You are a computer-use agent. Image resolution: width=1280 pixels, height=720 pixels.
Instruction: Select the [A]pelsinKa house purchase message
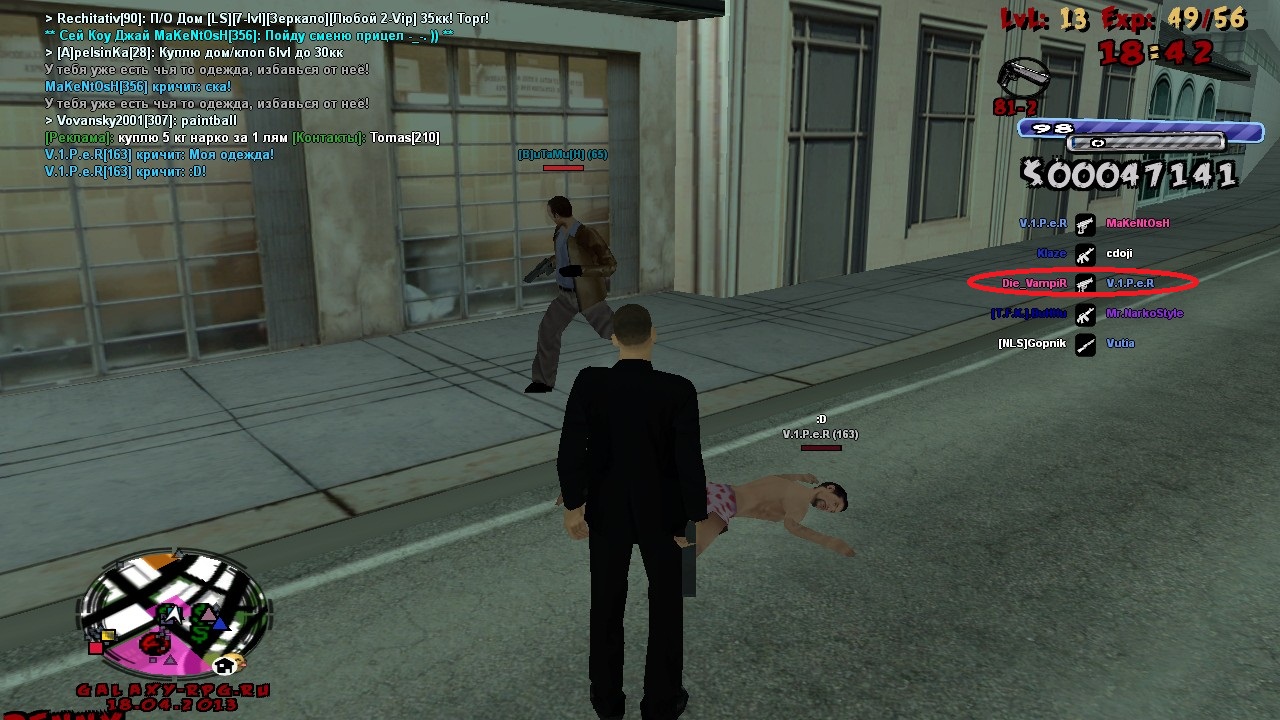point(200,53)
